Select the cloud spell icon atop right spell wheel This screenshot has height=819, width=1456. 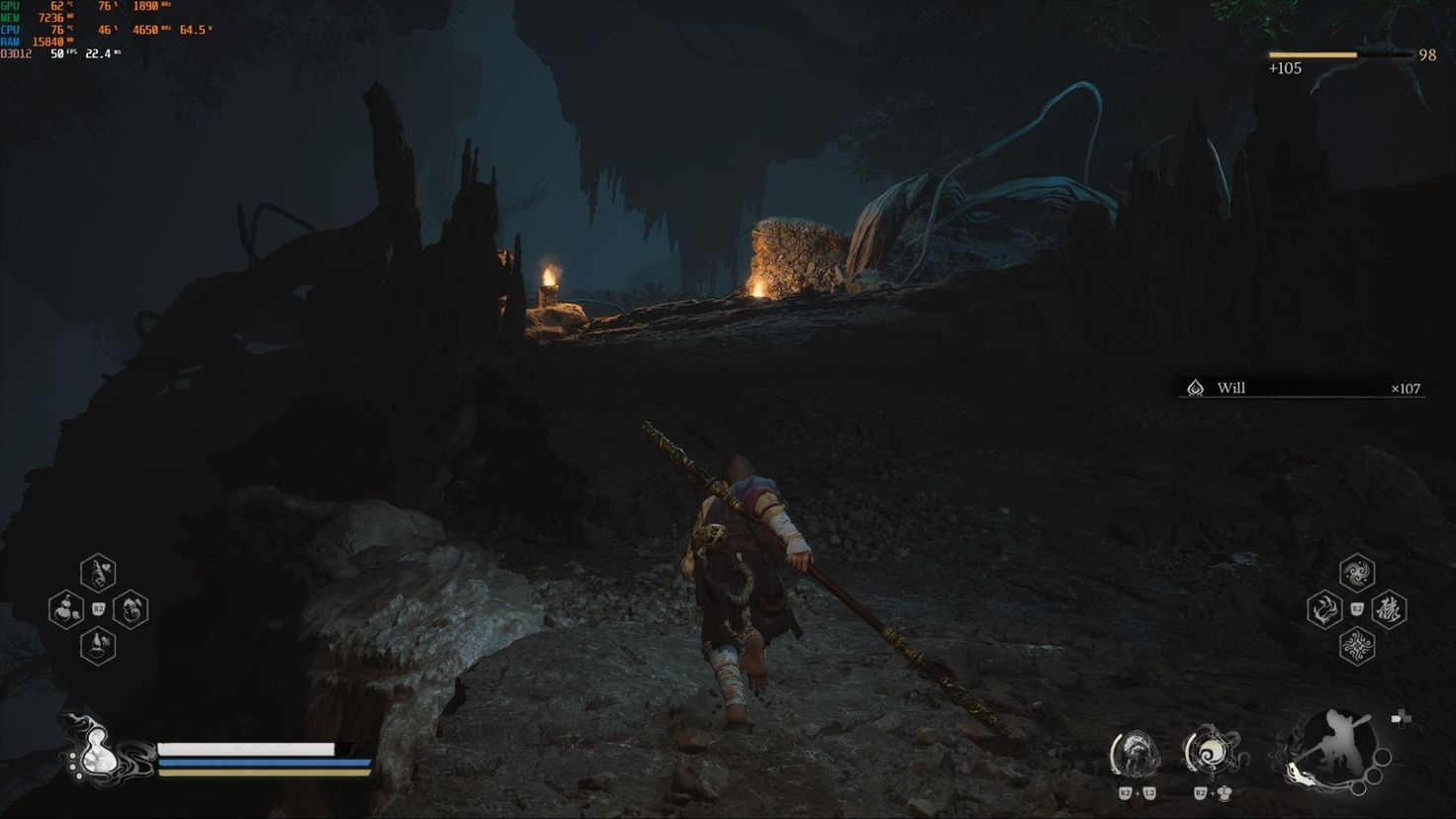click(x=1355, y=571)
